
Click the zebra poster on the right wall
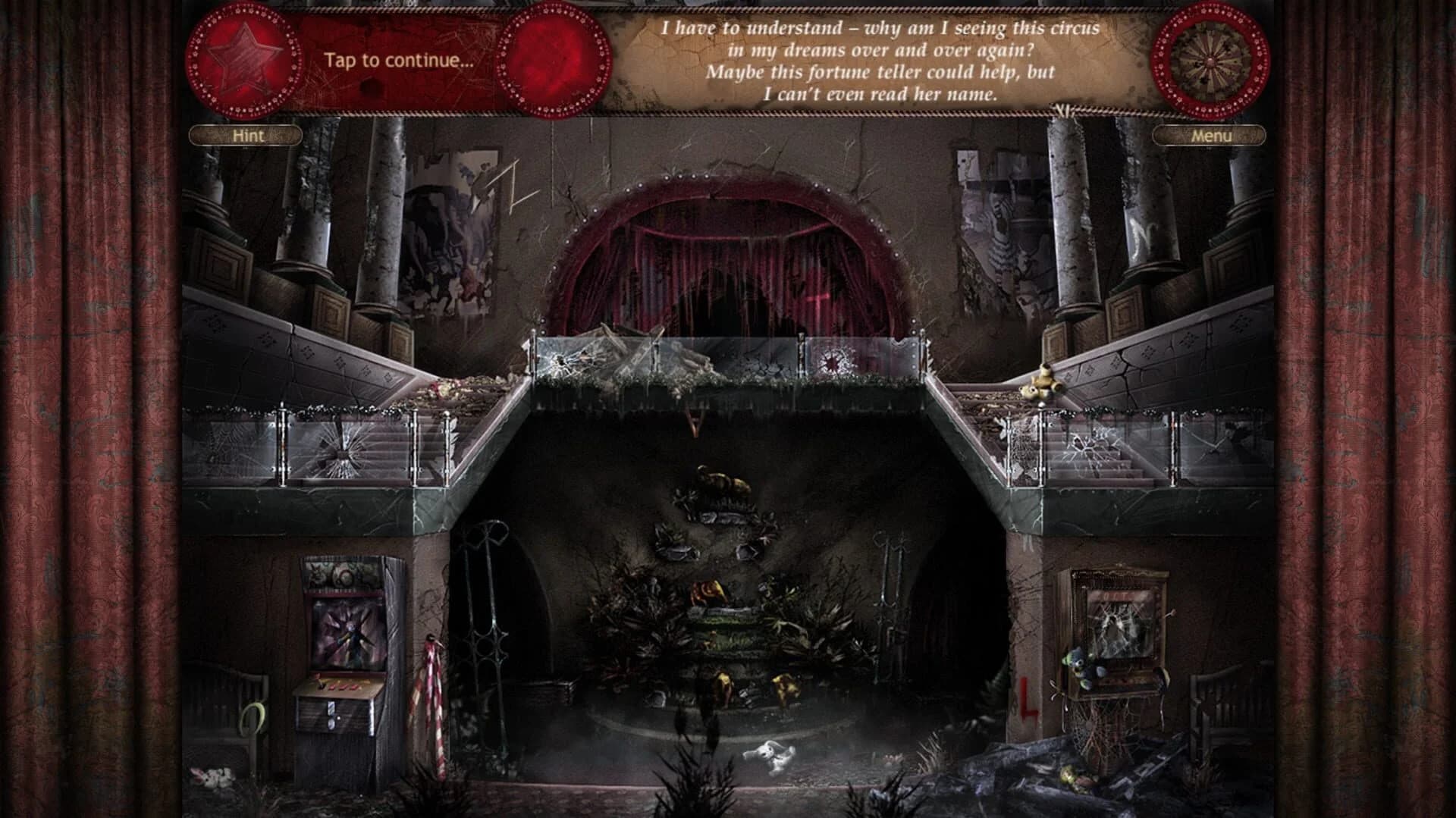pyautogui.click(x=1001, y=227)
